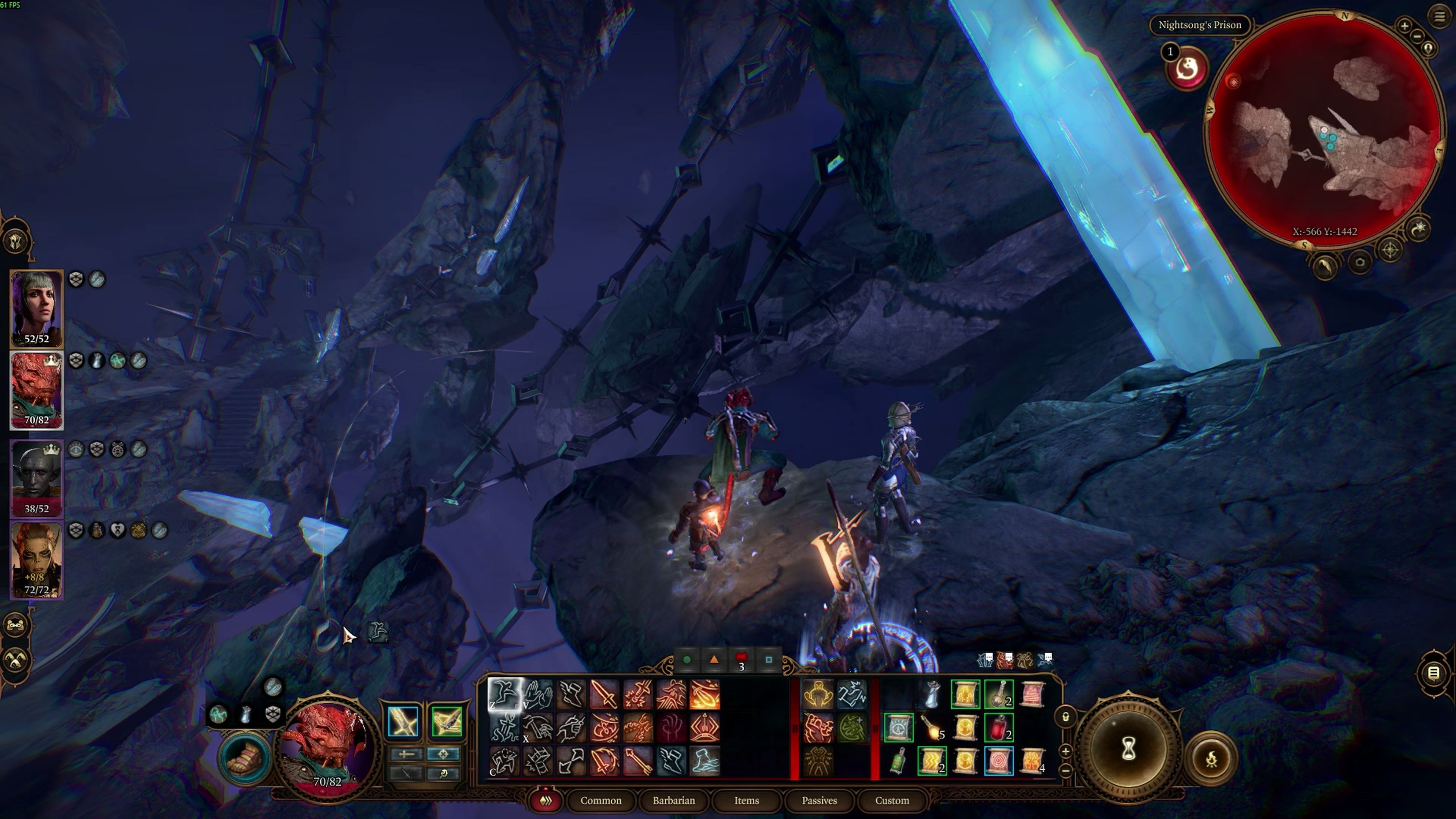The image size is (1456, 819).
Task: Zoom out the minimap with minus button
Action: (1417, 37)
